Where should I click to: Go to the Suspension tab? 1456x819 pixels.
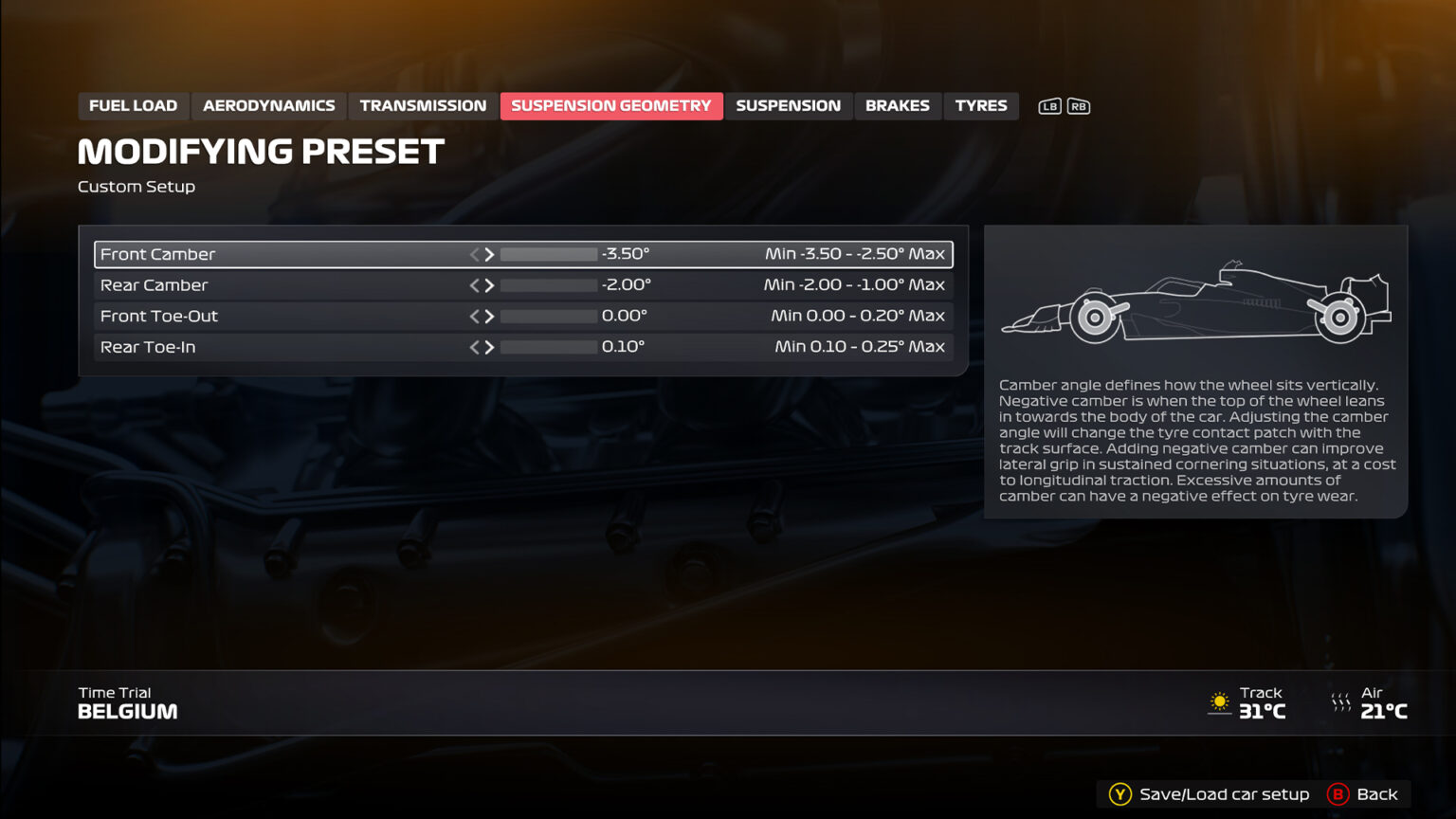(788, 106)
